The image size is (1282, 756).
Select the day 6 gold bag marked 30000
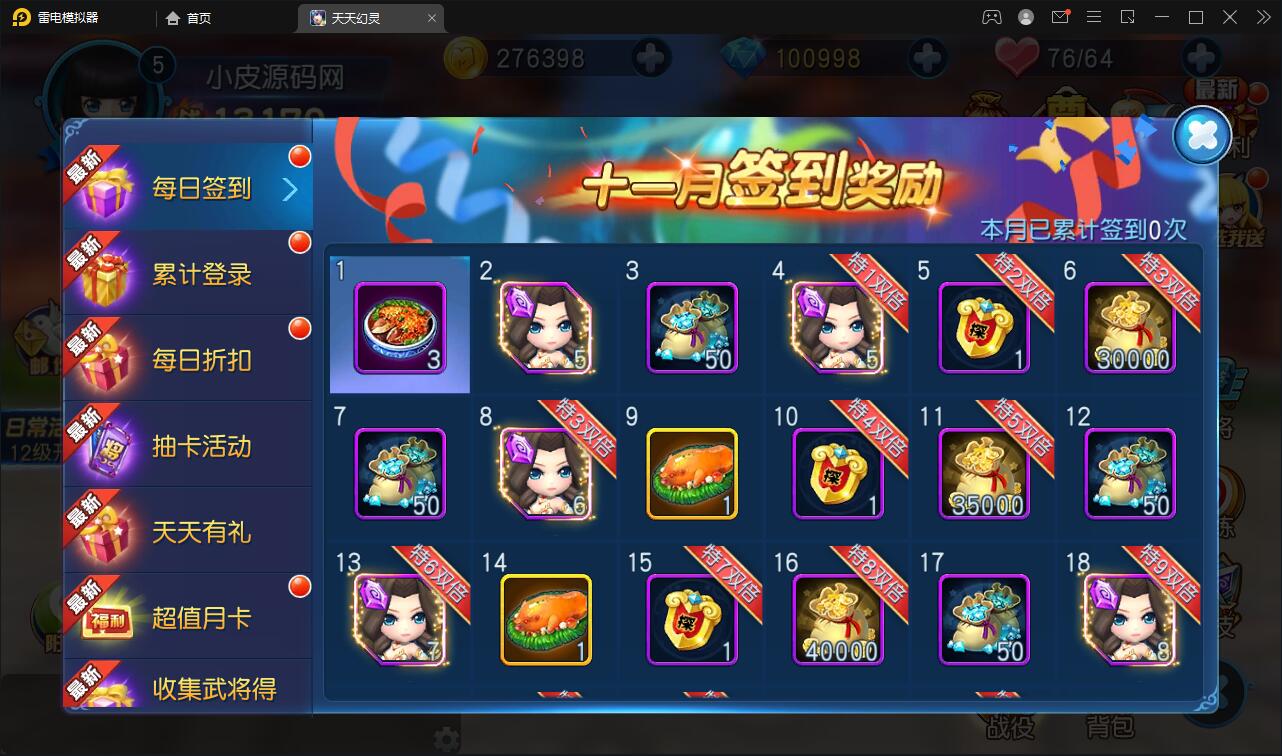1128,324
